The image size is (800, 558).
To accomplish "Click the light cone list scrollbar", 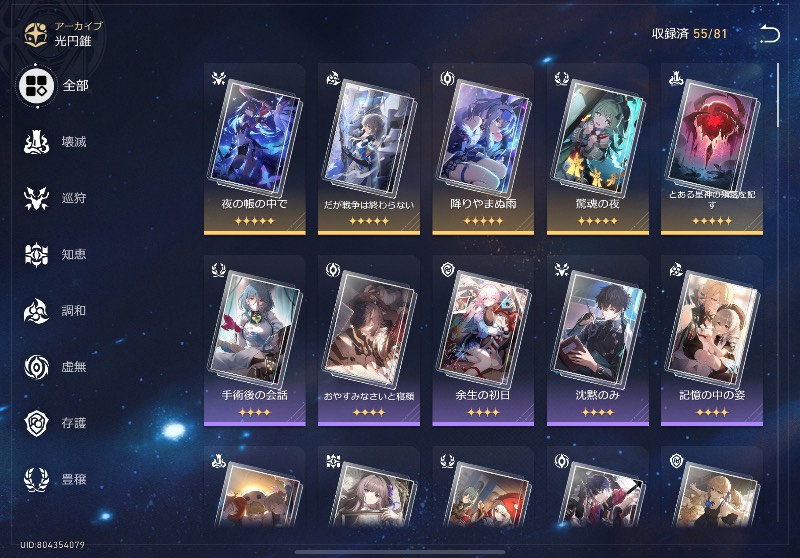I will pyautogui.click(x=779, y=95).
